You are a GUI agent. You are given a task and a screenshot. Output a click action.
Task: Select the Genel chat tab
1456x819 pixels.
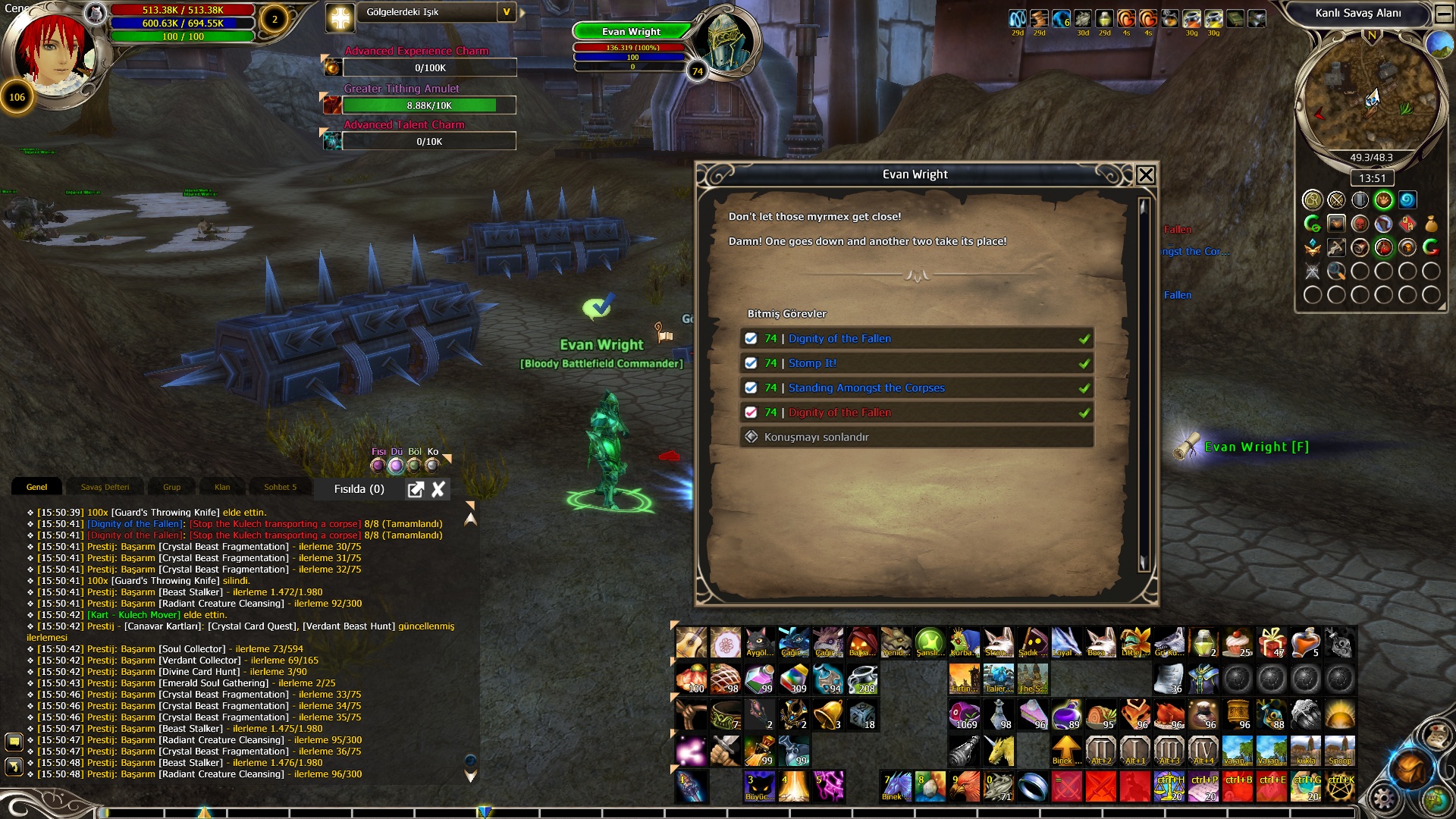tap(36, 488)
